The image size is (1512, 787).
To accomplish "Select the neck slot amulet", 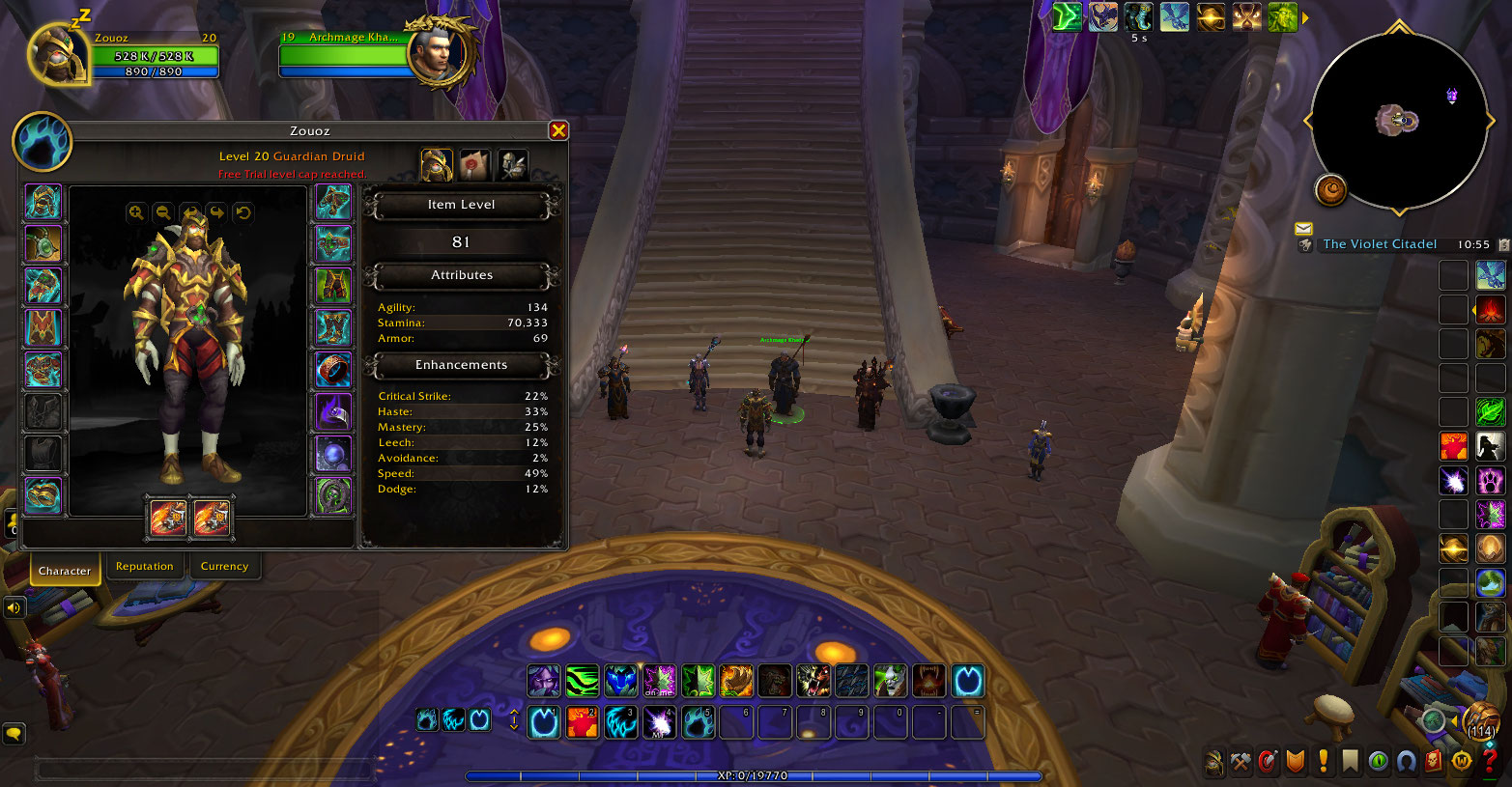I will [43, 244].
